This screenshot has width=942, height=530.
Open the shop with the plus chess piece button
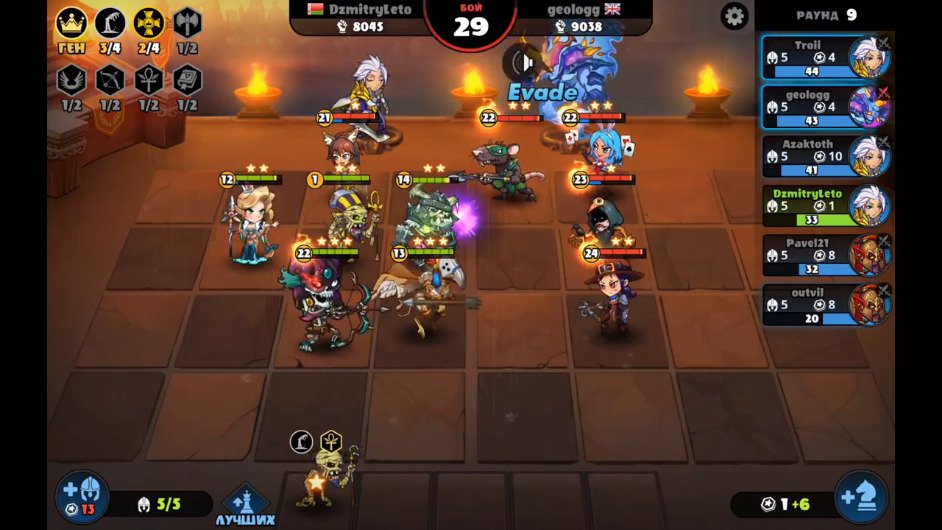point(861,497)
